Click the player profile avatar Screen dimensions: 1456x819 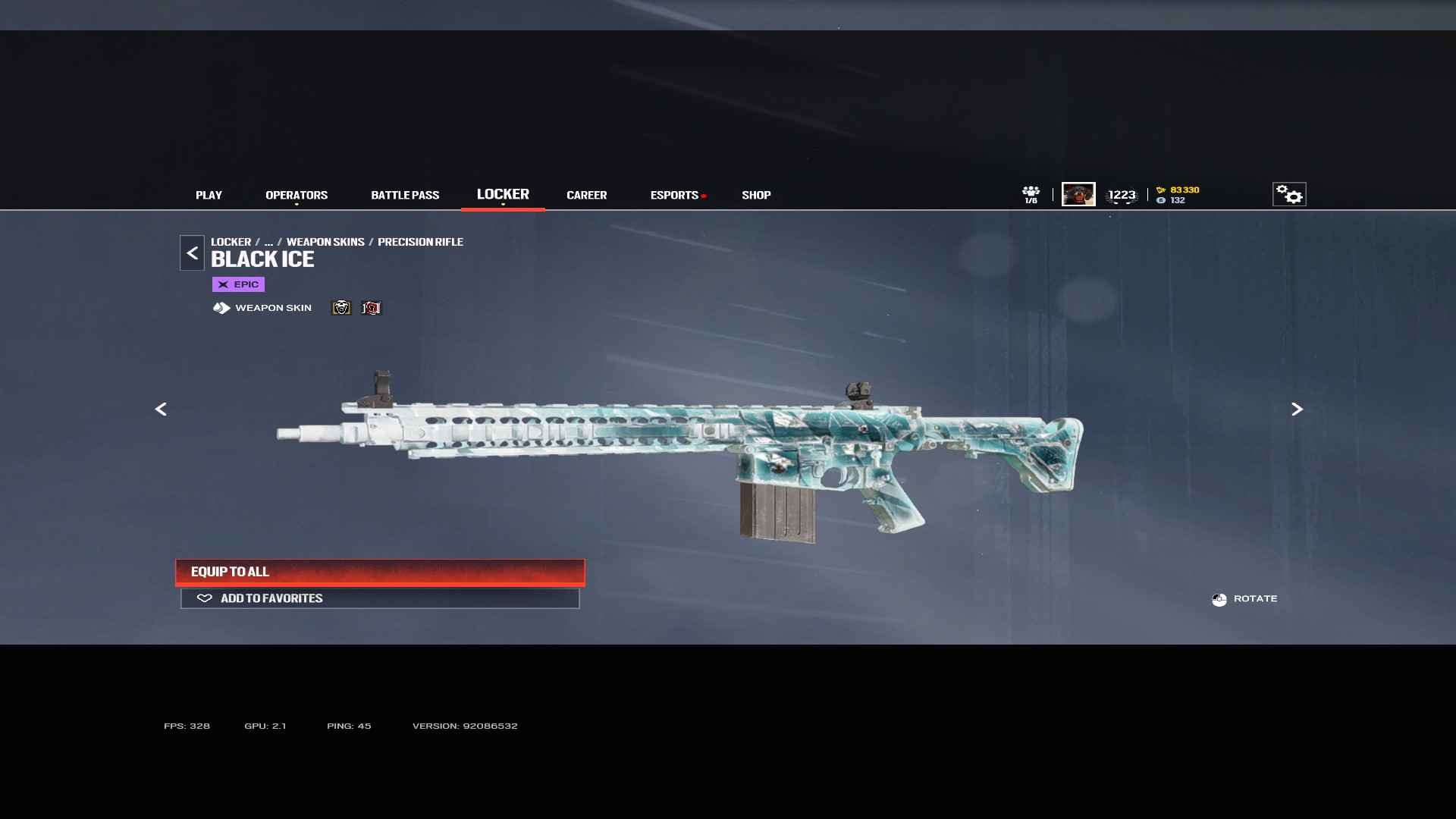tap(1078, 194)
